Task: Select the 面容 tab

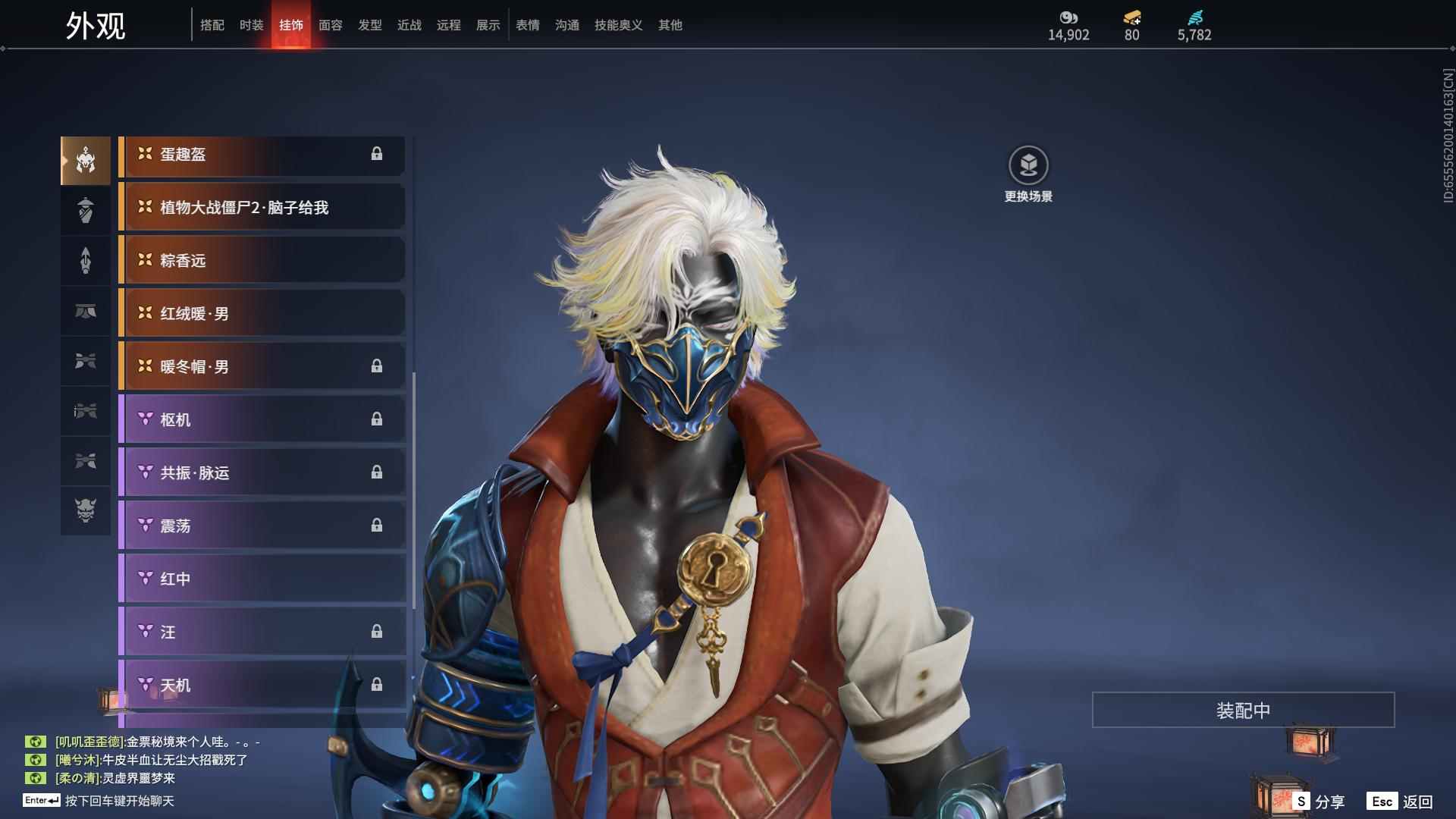Action: click(331, 25)
